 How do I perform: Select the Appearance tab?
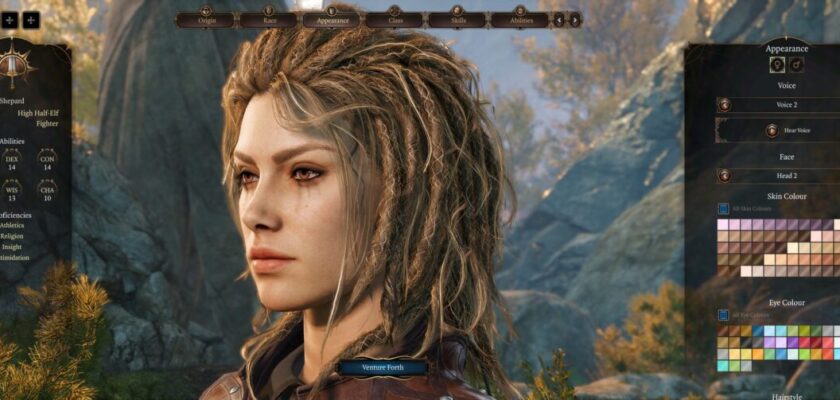point(331,19)
